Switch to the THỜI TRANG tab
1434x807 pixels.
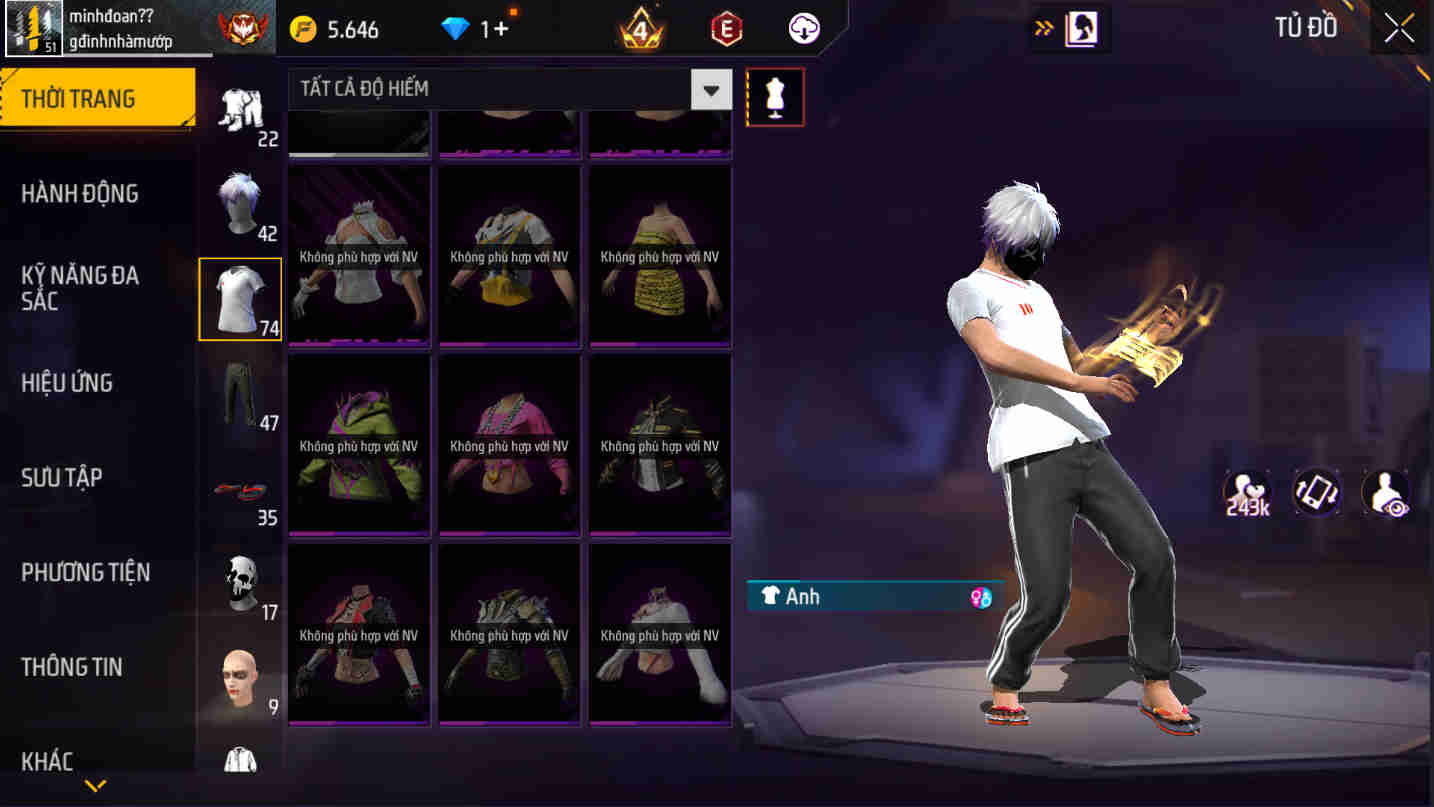[x=80, y=97]
